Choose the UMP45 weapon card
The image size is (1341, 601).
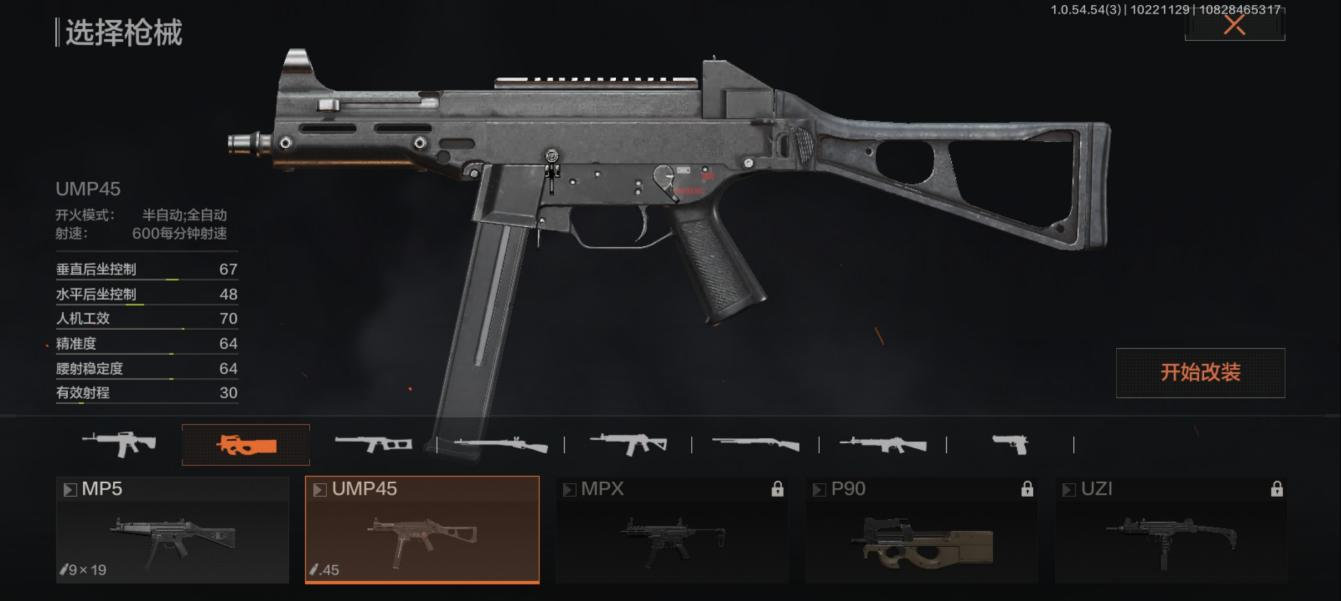click(x=422, y=530)
